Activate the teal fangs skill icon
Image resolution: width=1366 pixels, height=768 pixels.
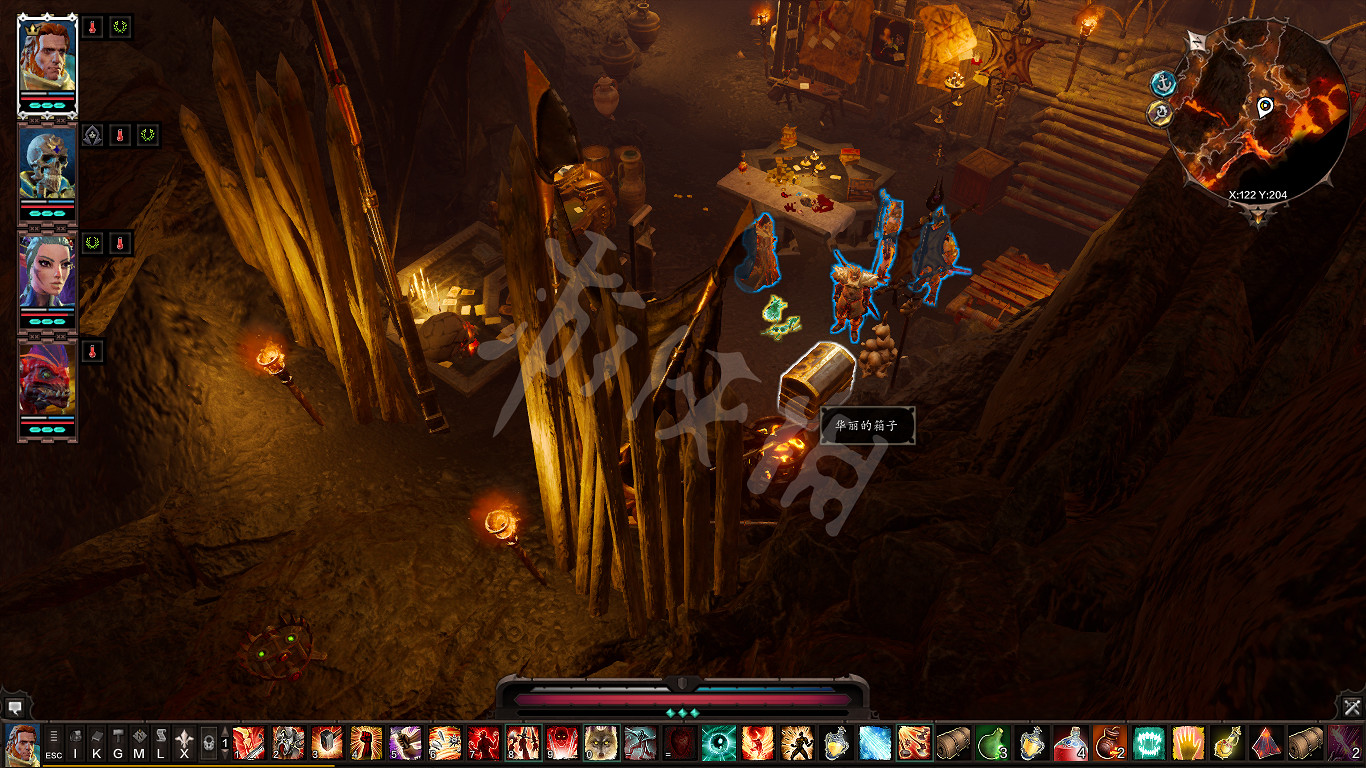(1149, 743)
